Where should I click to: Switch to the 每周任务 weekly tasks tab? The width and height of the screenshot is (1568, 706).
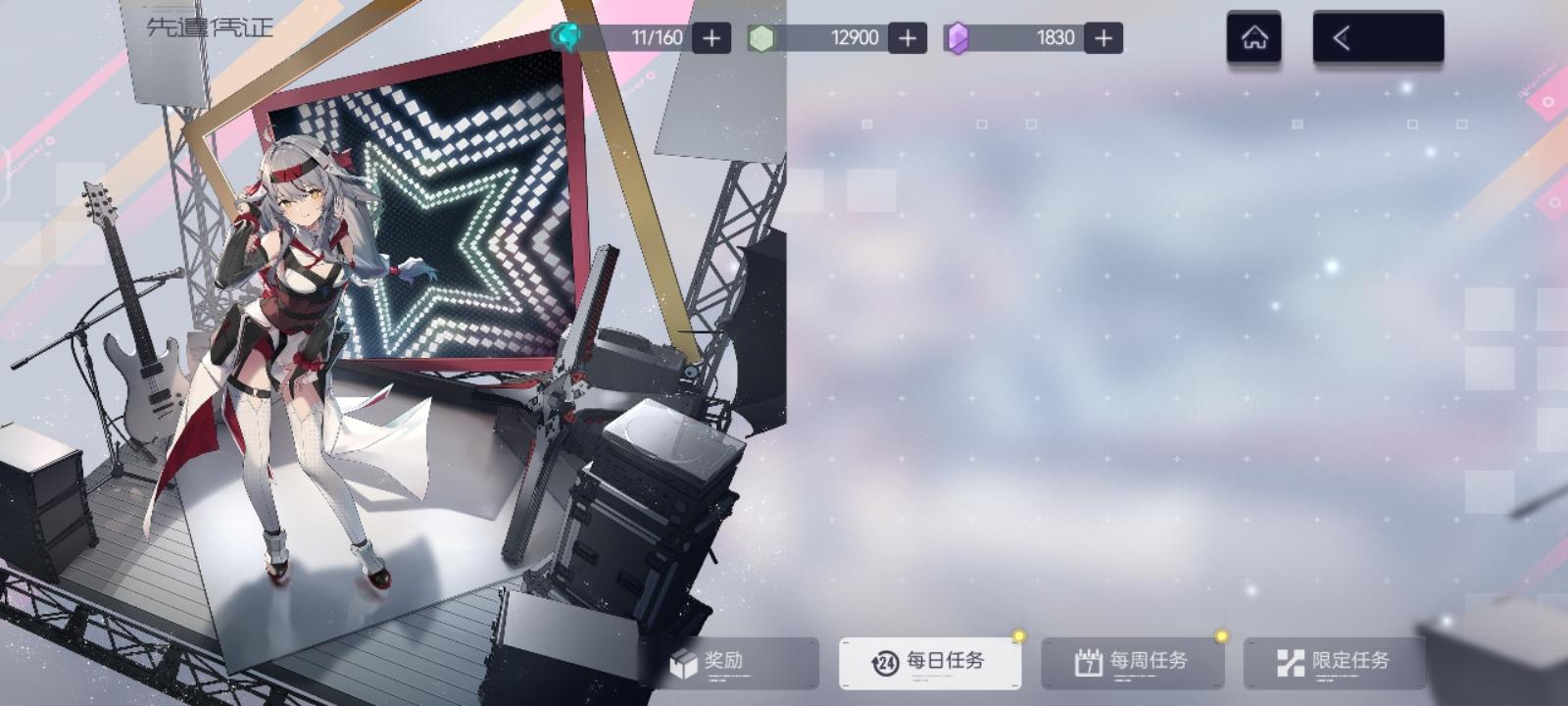pos(1132,661)
